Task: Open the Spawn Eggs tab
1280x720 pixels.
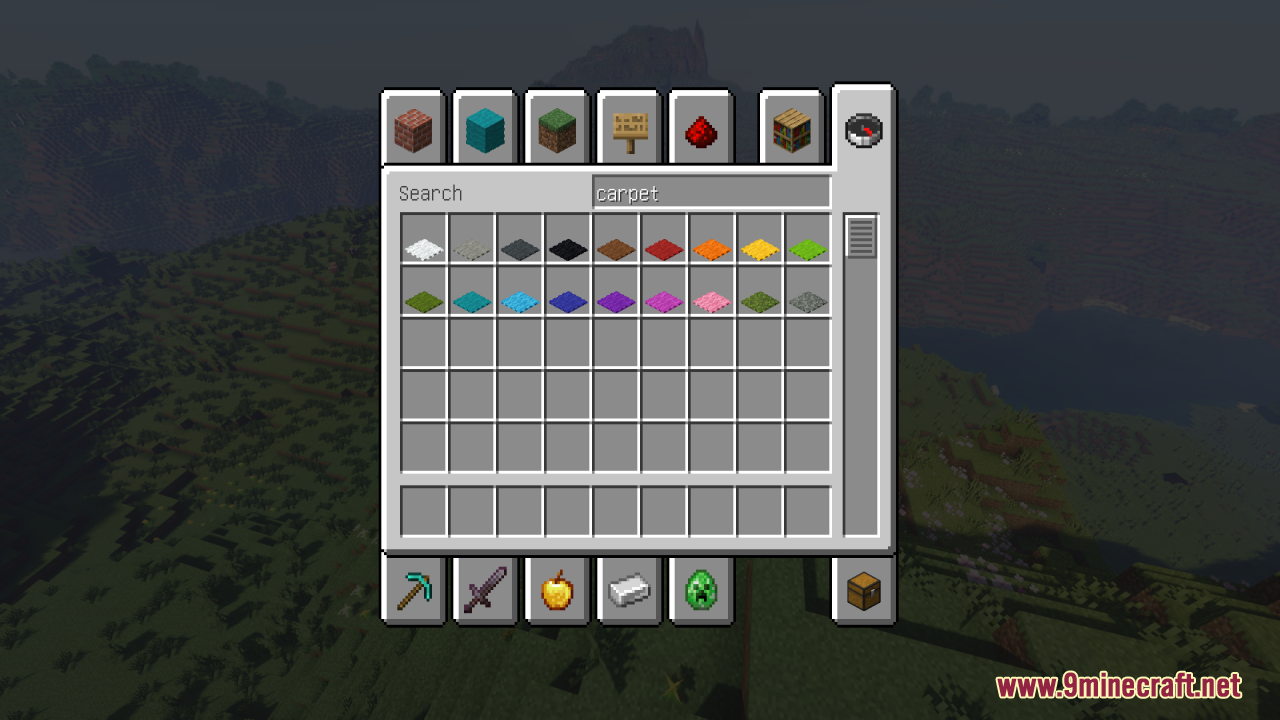Action: coord(701,591)
